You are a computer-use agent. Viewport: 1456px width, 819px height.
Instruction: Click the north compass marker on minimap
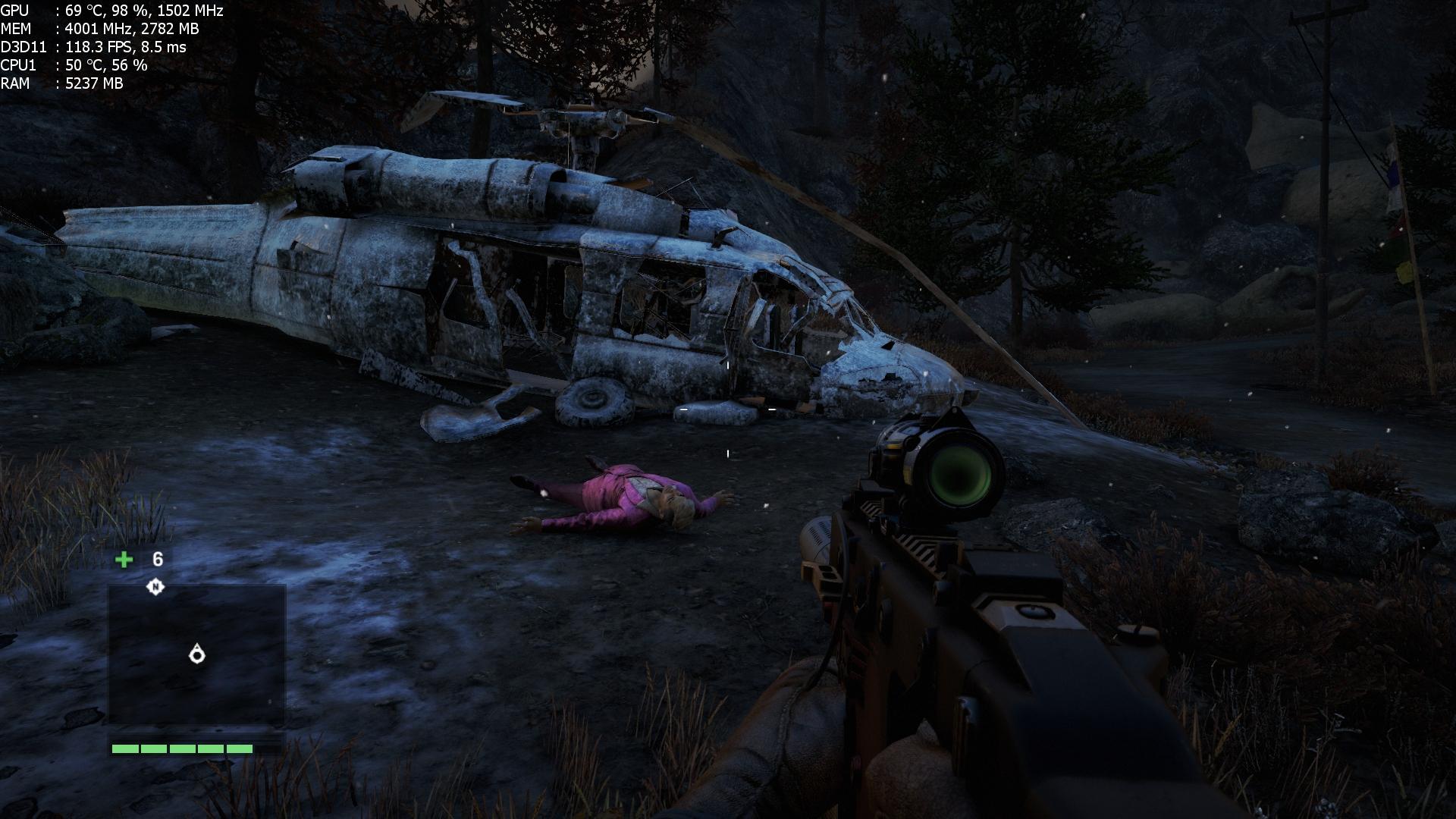point(155,586)
